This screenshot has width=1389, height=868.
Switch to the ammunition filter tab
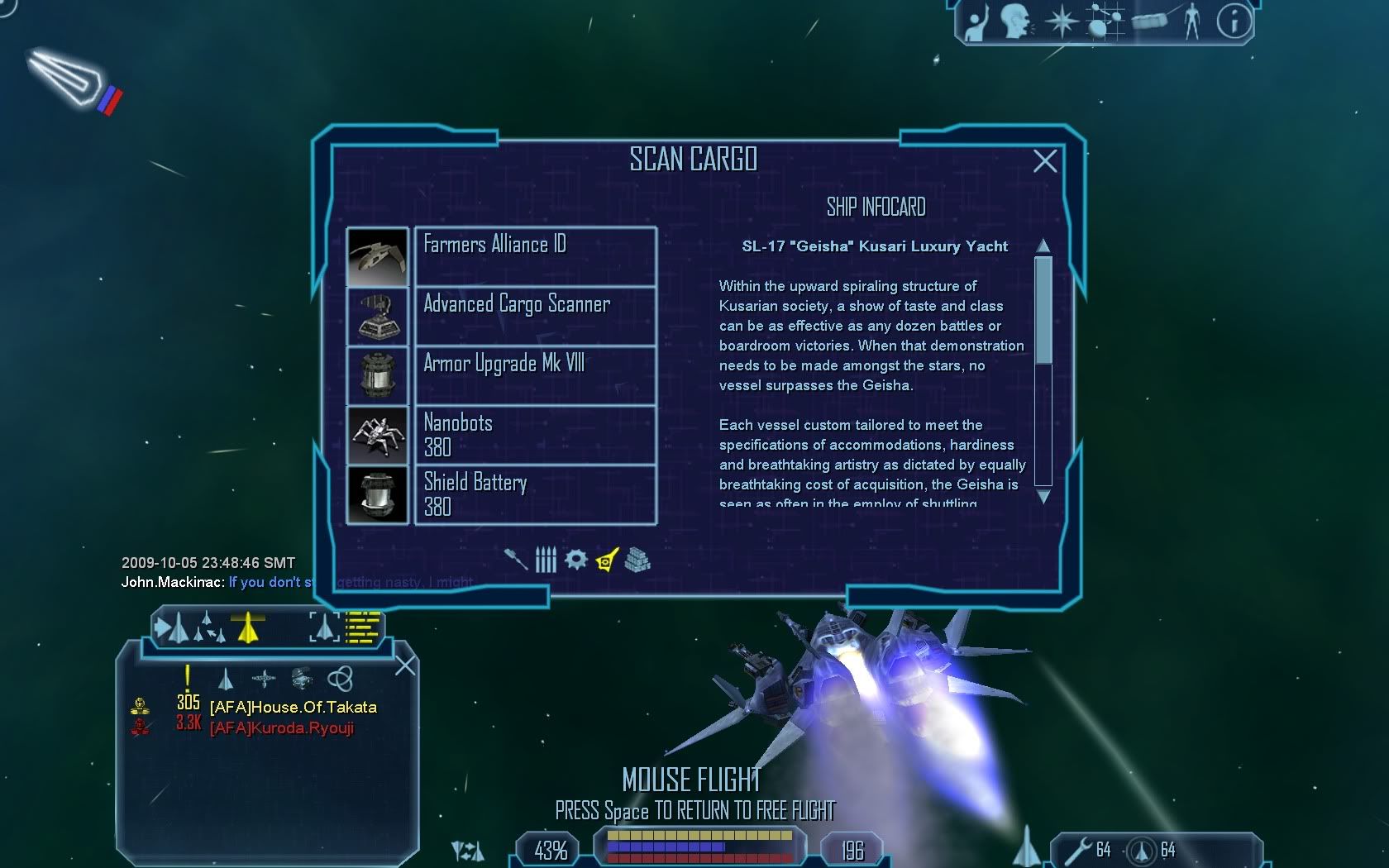(x=546, y=560)
